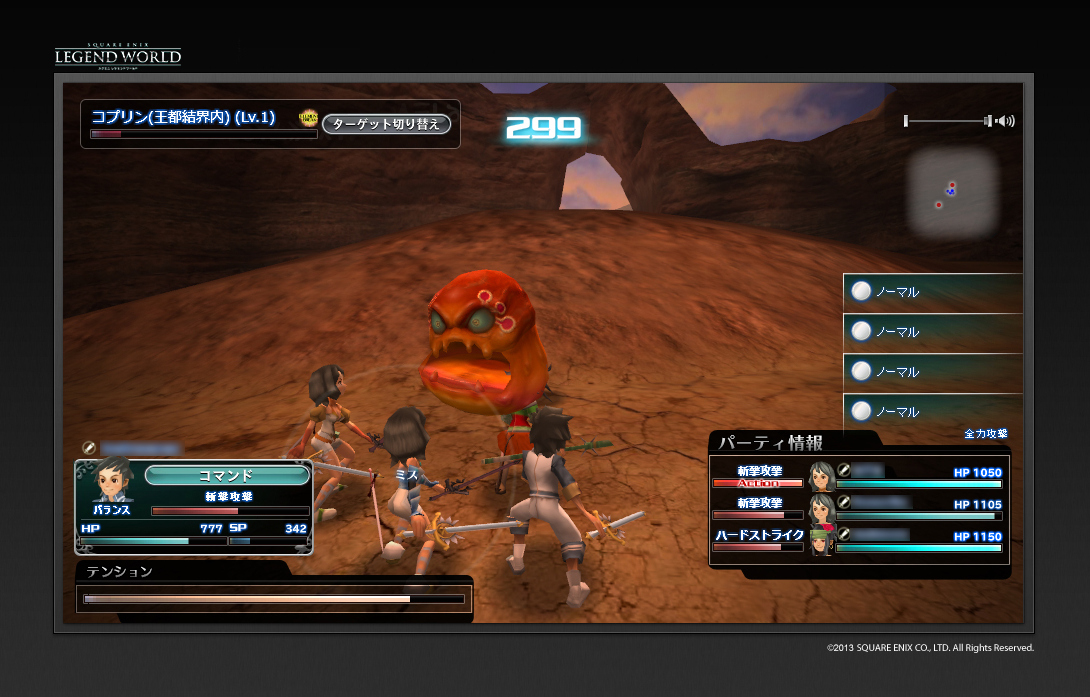Activate the 全力攻撃 all-out attack label
Screen dimensions: 1090x697
(985, 434)
